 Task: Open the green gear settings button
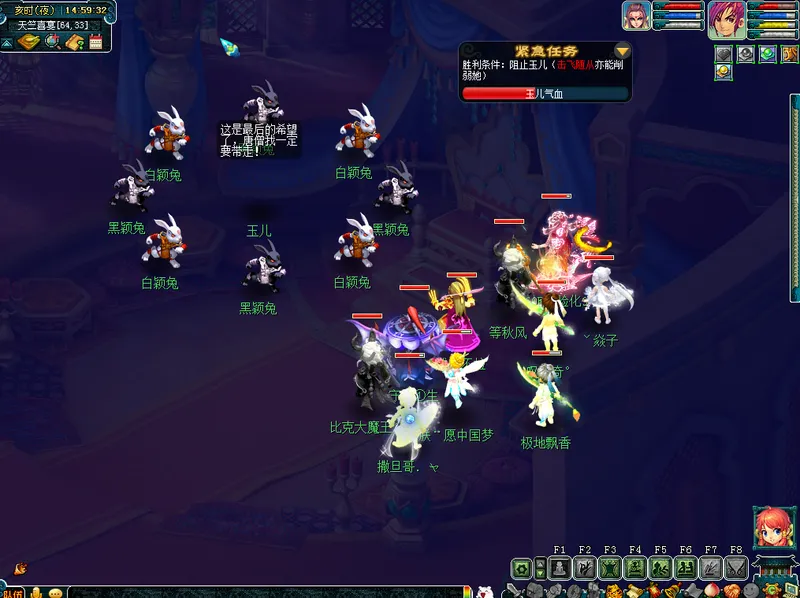521,569
